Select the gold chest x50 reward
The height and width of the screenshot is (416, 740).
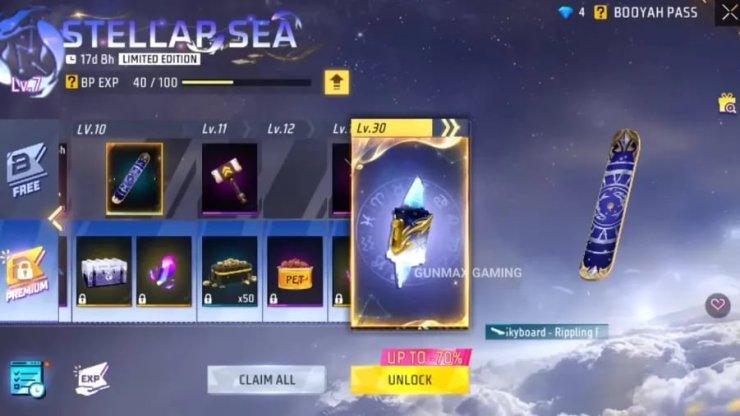coord(229,270)
